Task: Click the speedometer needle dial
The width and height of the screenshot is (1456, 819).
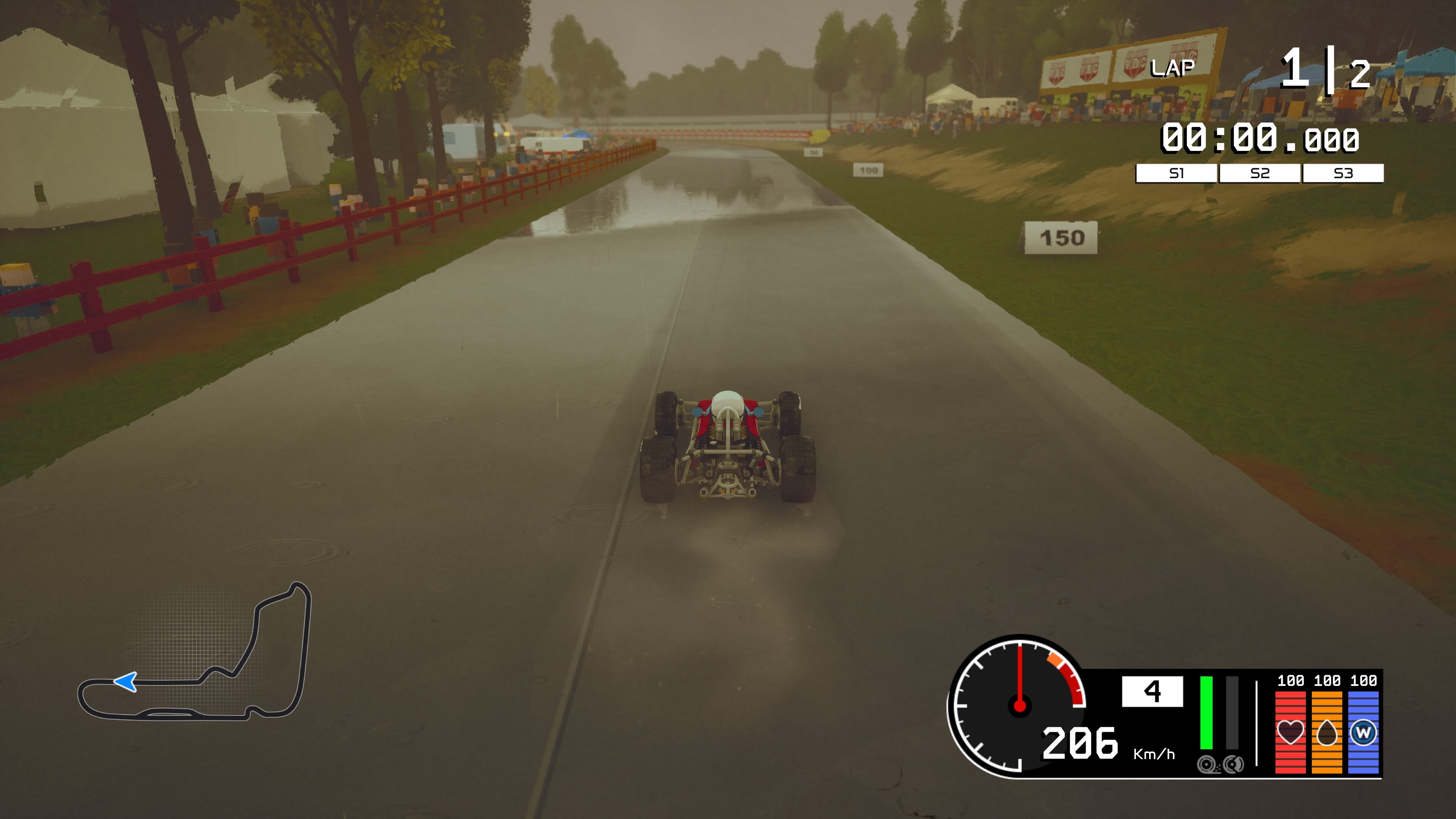Action: pyautogui.click(x=1020, y=703)
